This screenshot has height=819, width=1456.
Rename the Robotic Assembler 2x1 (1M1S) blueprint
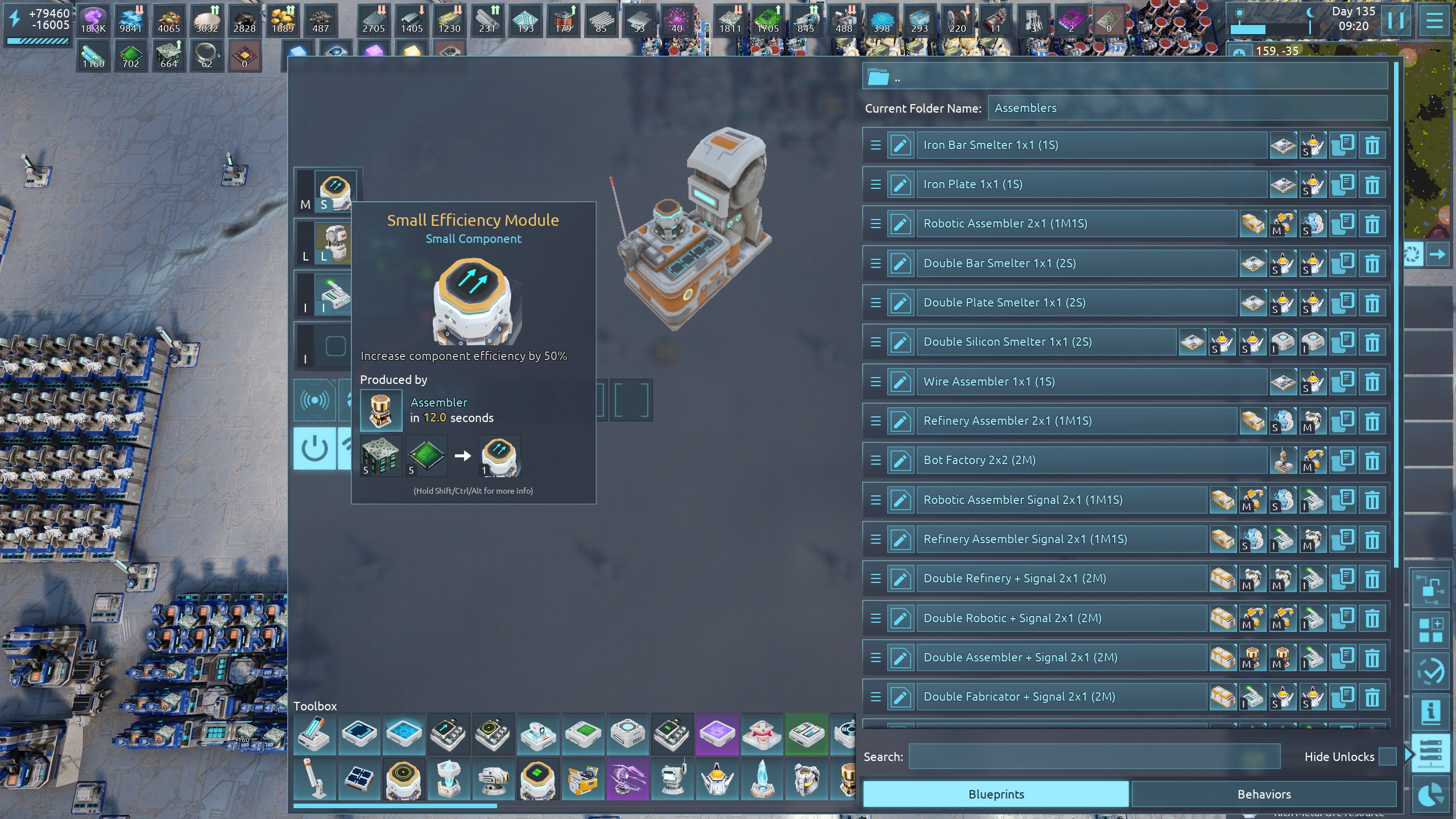900,224
